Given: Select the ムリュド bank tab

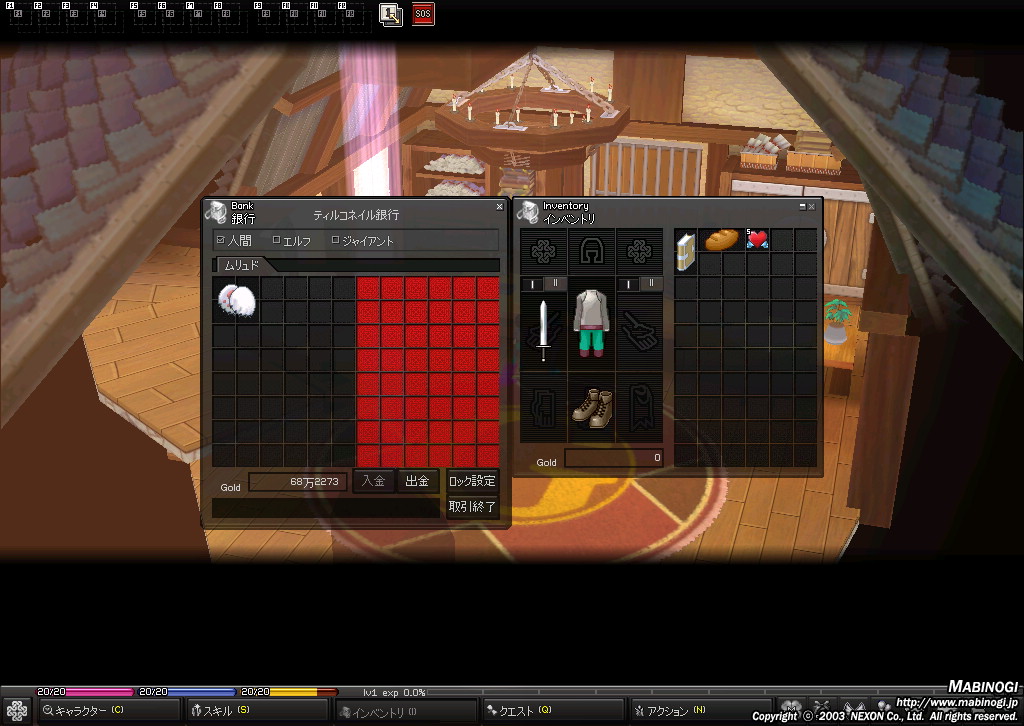Looking at the screenshot, I should (241, 265).
